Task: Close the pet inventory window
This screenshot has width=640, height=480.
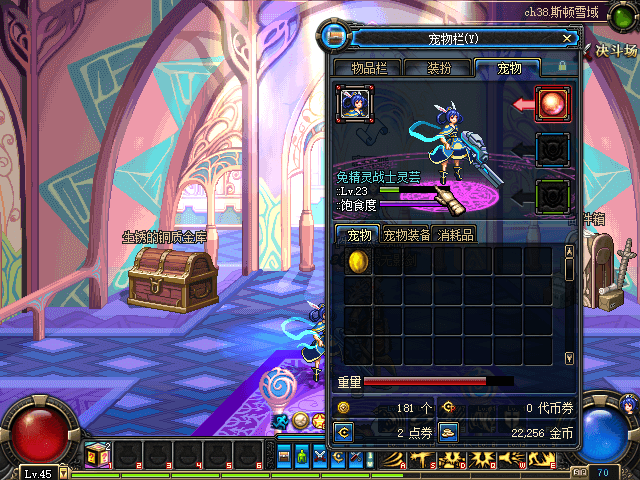Action: [567, 38]
